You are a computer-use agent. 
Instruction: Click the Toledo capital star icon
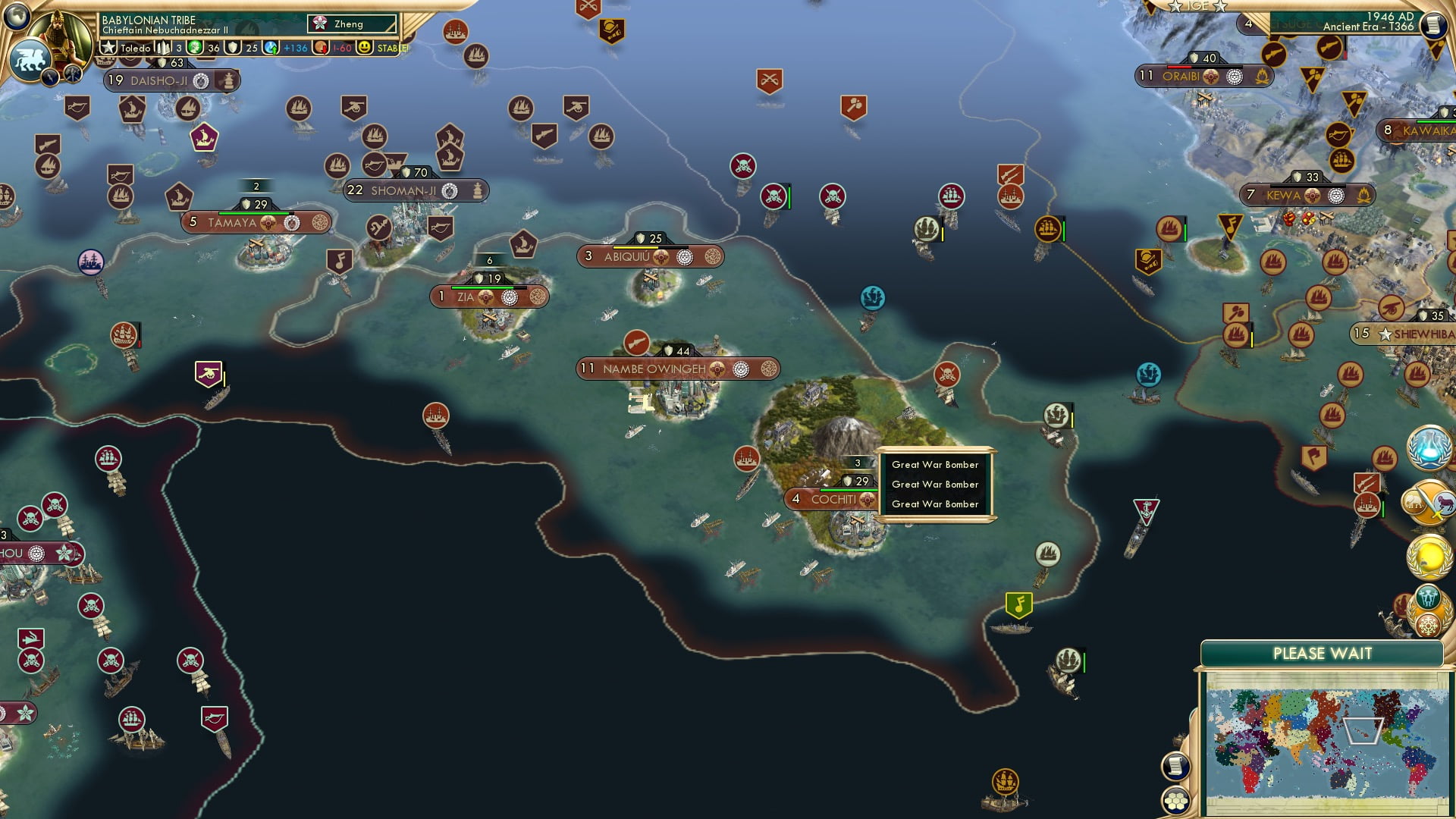[108, 48]
